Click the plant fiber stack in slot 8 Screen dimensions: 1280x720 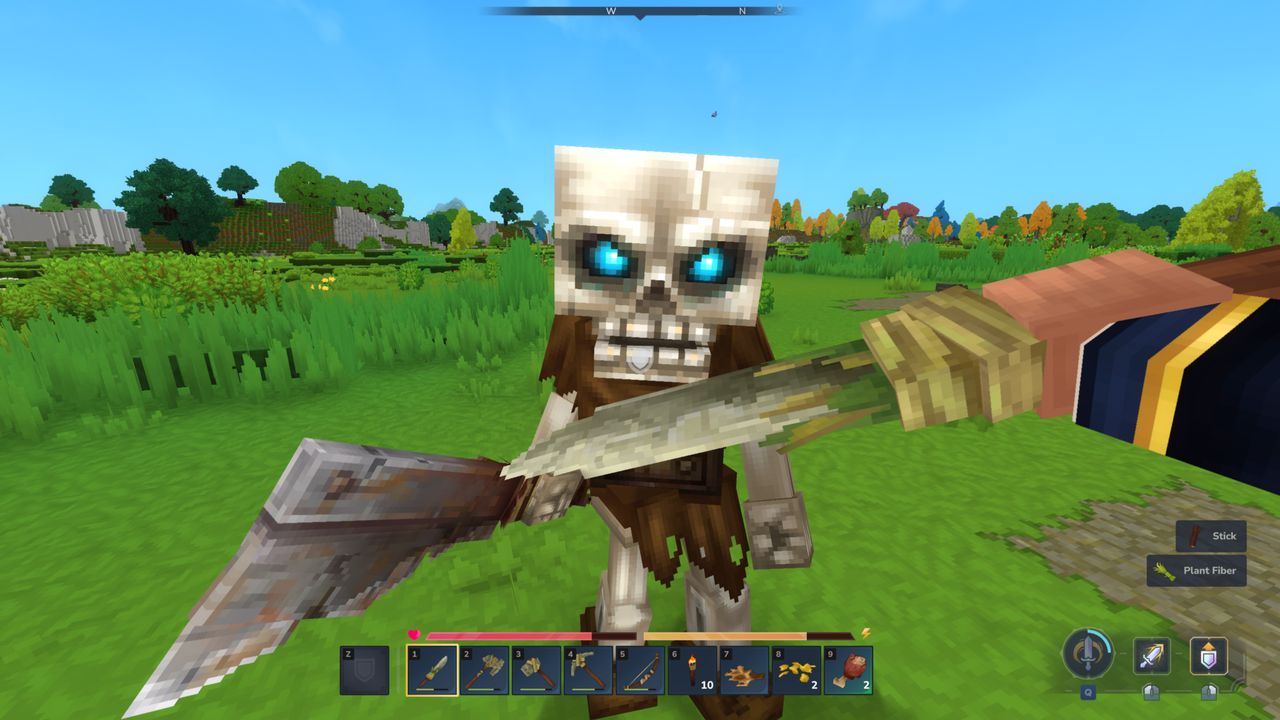point(795,670)
